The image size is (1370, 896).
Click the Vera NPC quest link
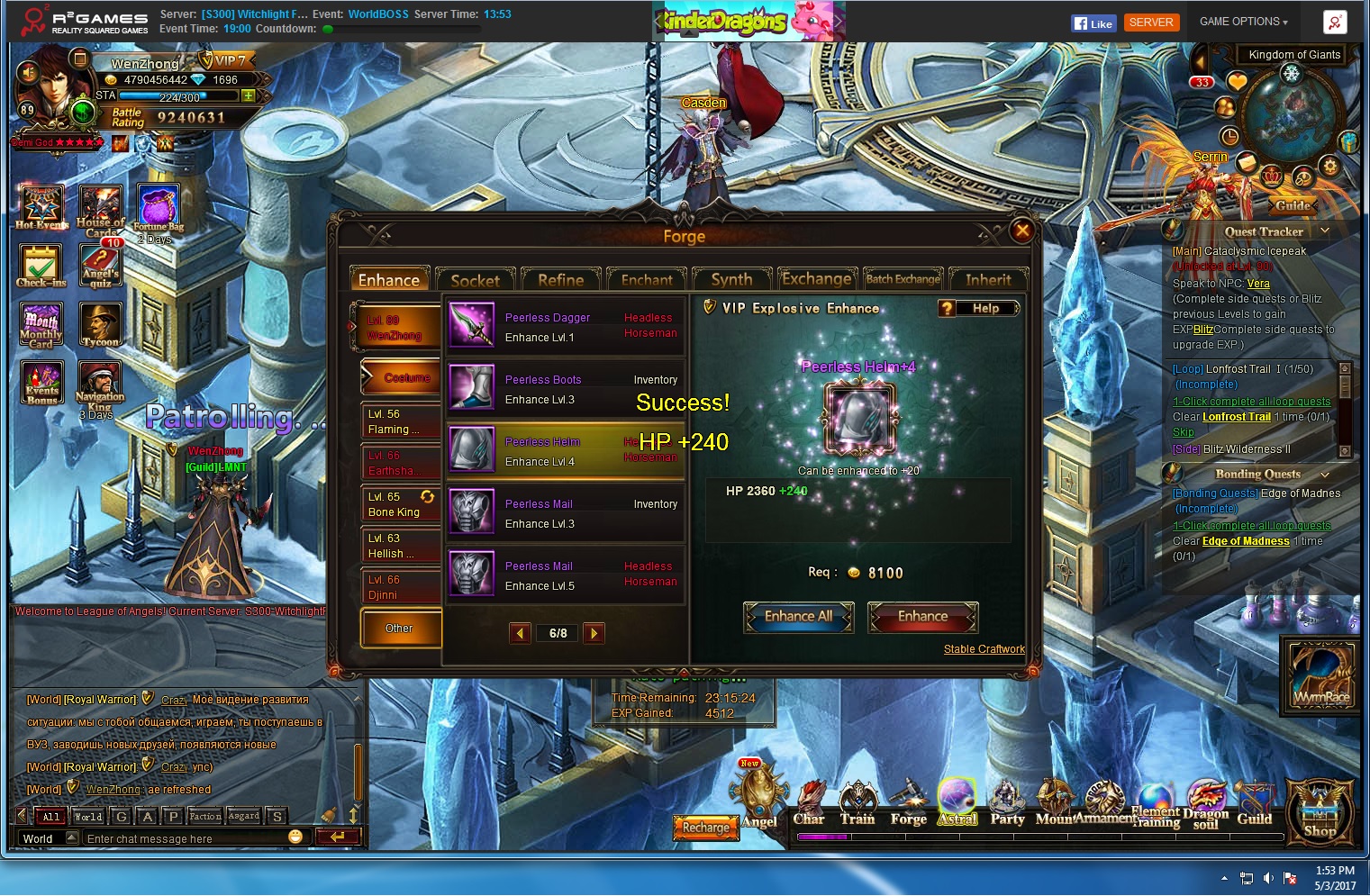[x=1258, y=284]
